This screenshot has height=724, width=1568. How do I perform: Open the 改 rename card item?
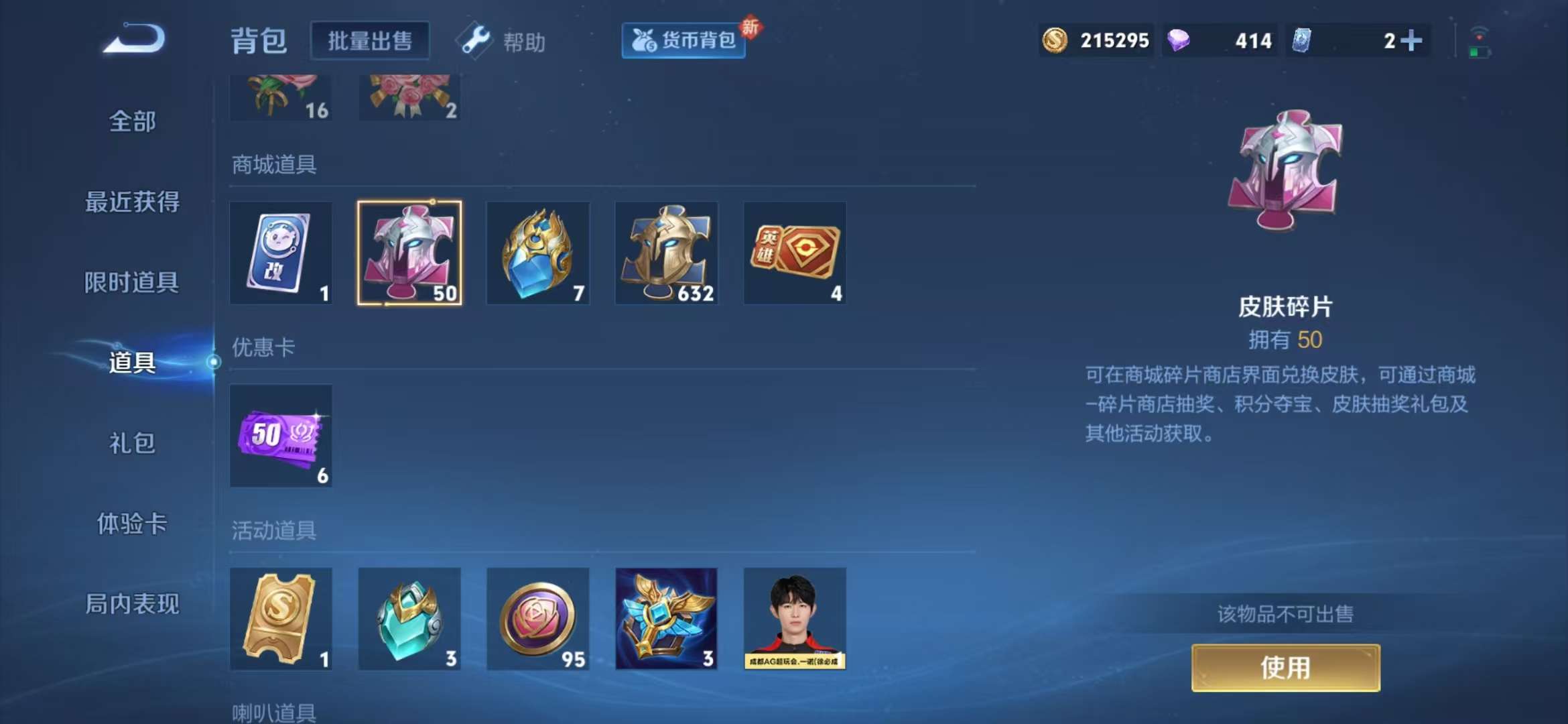(281, 253)
